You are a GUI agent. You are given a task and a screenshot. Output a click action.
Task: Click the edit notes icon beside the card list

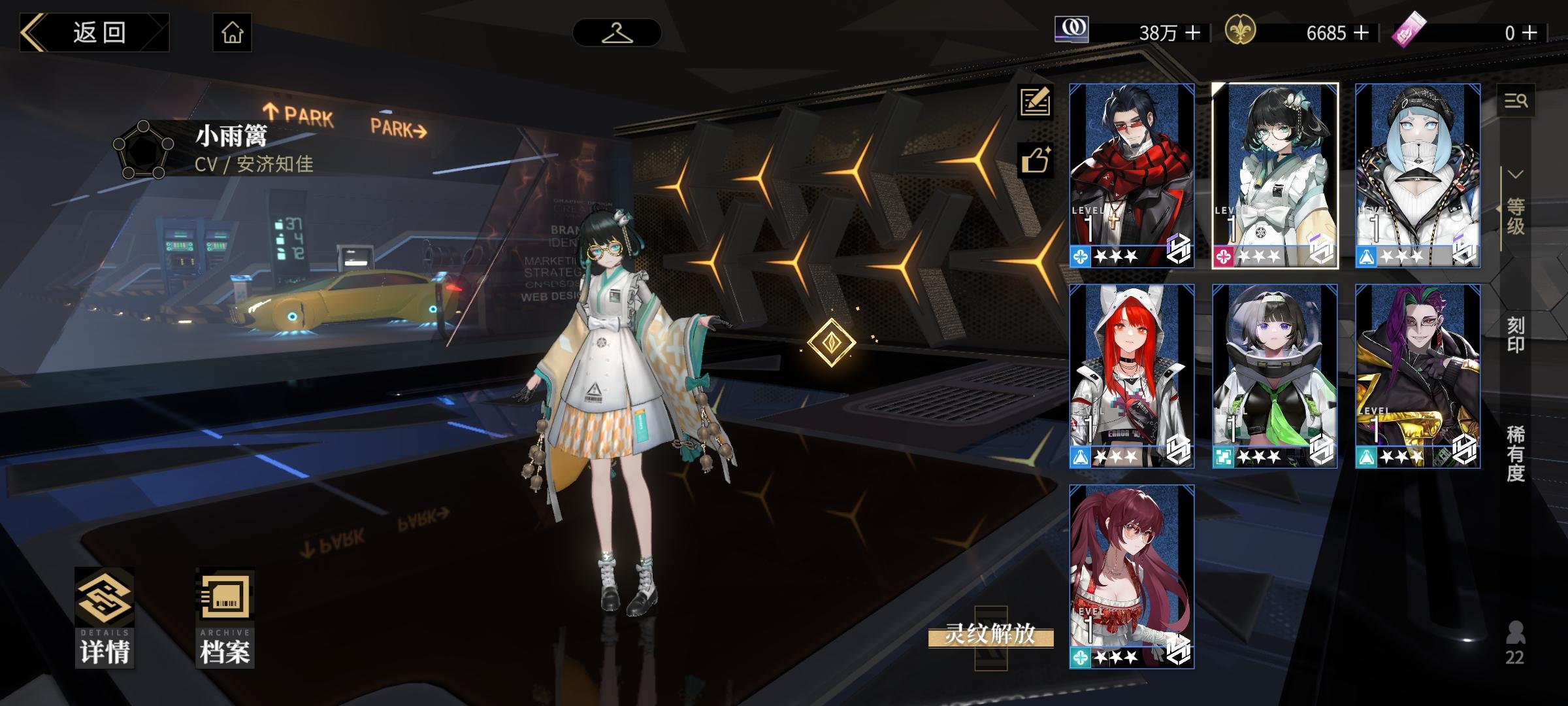pyautogui.click(x=1037, y=101)
